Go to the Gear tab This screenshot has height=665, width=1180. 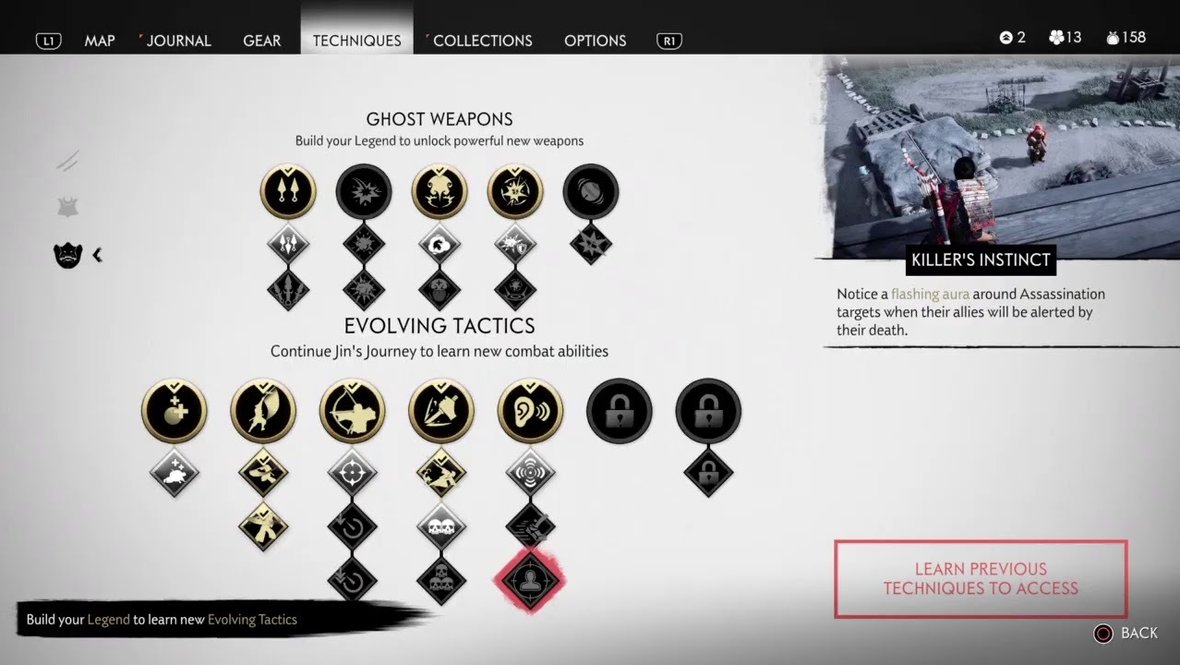click(262, 41)
